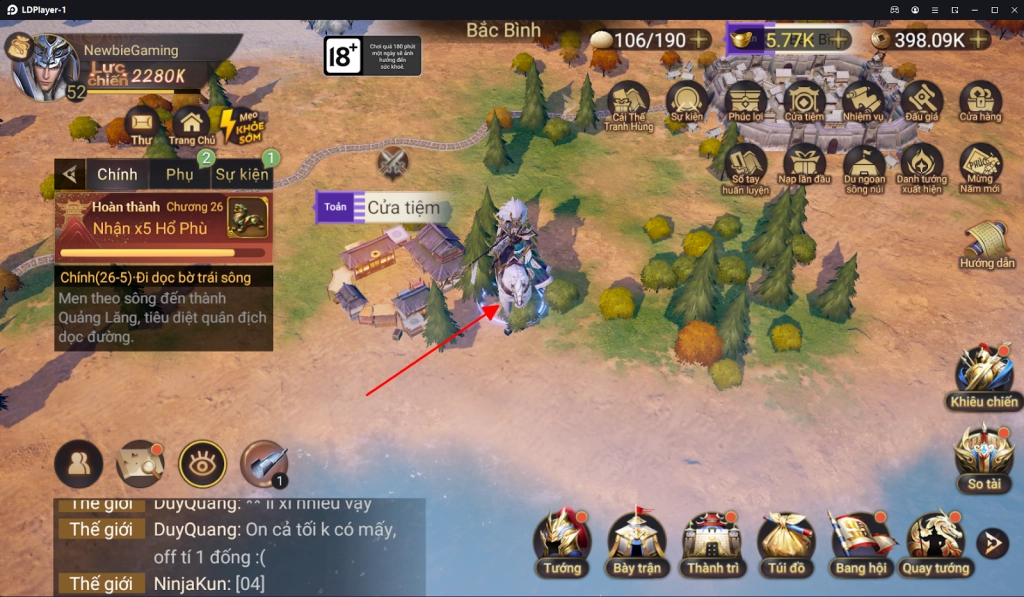Open the Đấu giá auction house
1024x597 pixels.
click(921, 103)
